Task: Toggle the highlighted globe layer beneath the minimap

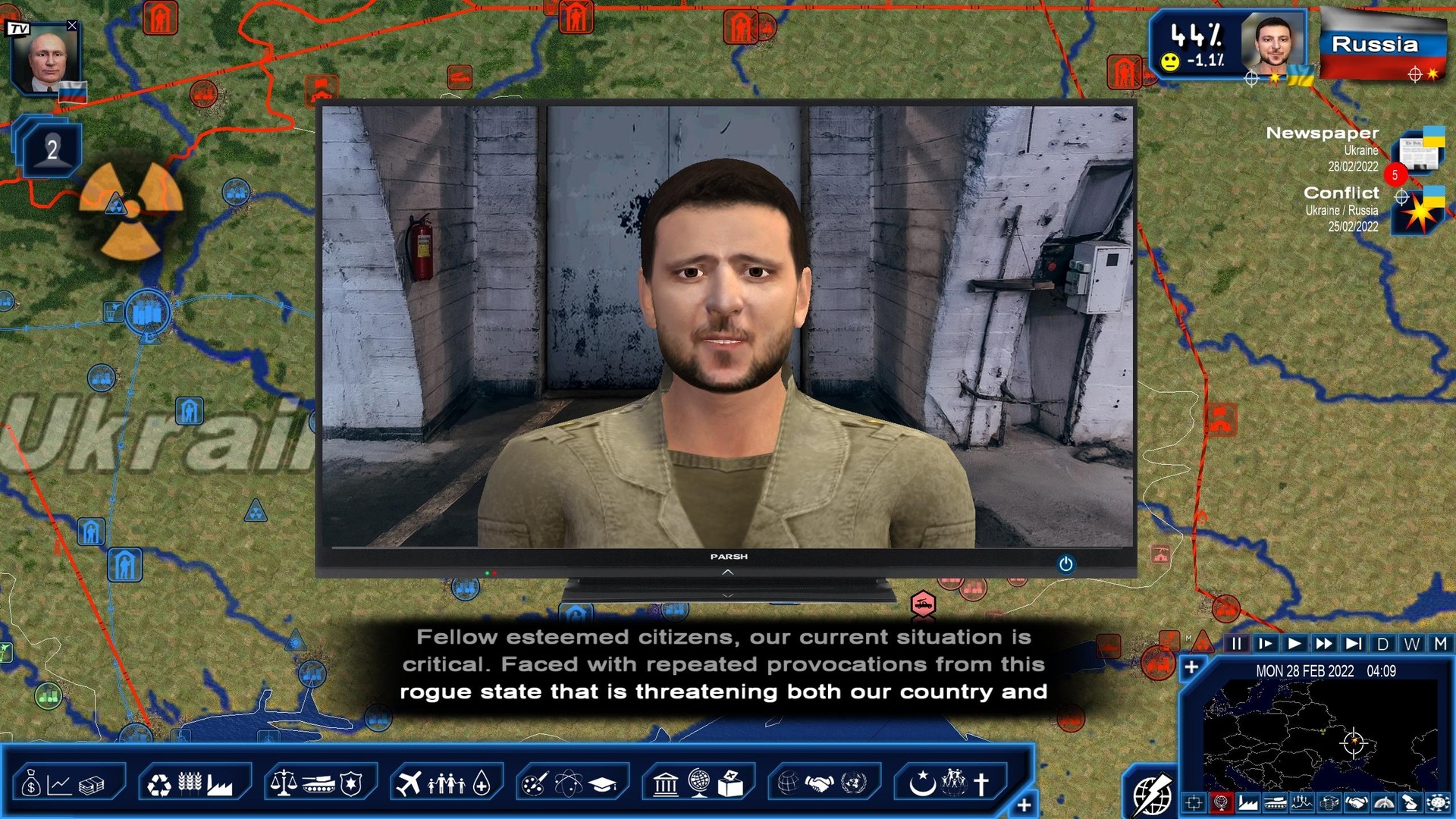Action: (x=1221, y=802)
